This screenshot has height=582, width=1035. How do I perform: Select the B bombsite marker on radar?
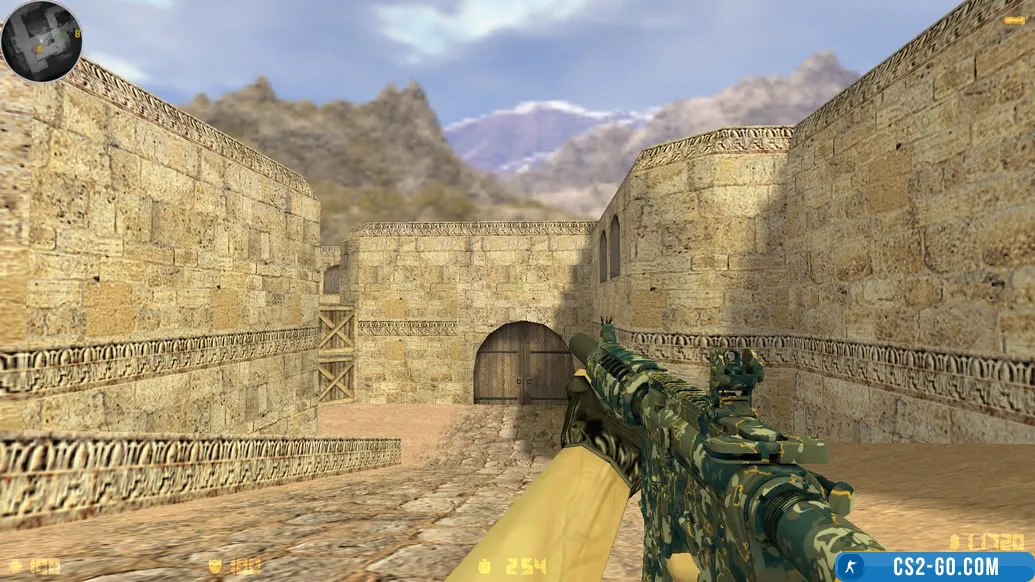77,34
